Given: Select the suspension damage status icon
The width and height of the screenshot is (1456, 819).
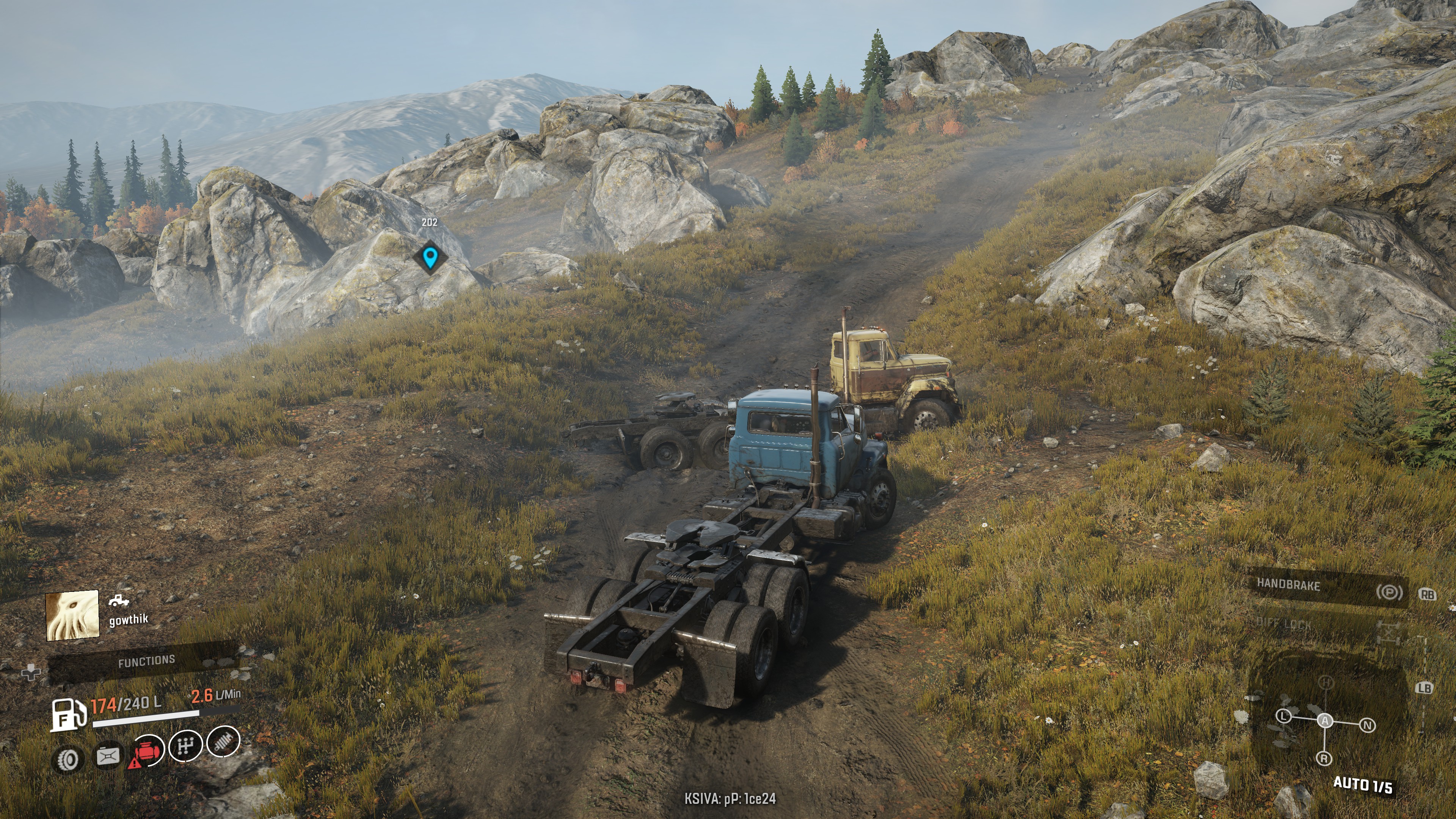Looking at the screenshot, I should coord(223,742).
